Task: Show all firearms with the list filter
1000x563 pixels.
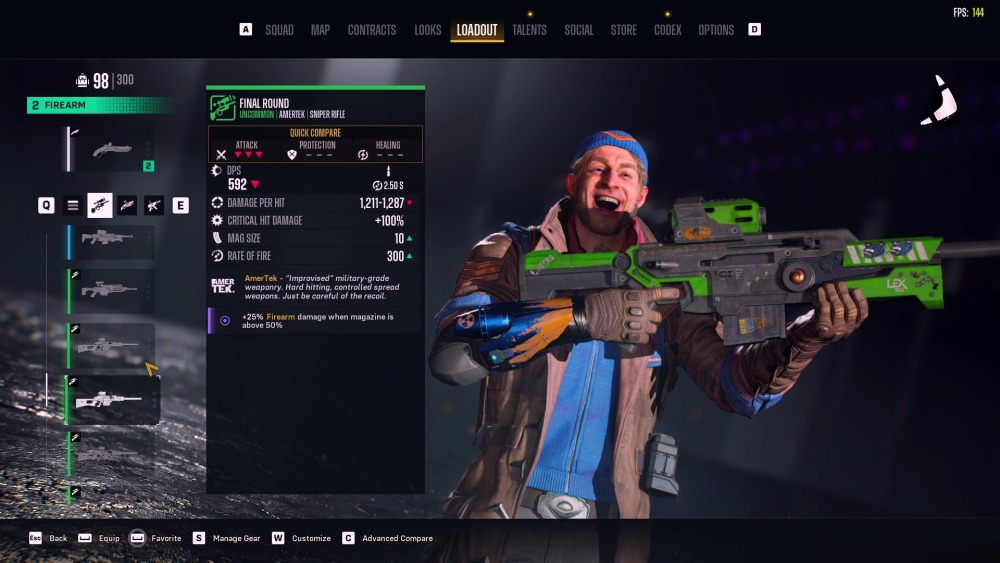Action: click(x=73, y=206)
